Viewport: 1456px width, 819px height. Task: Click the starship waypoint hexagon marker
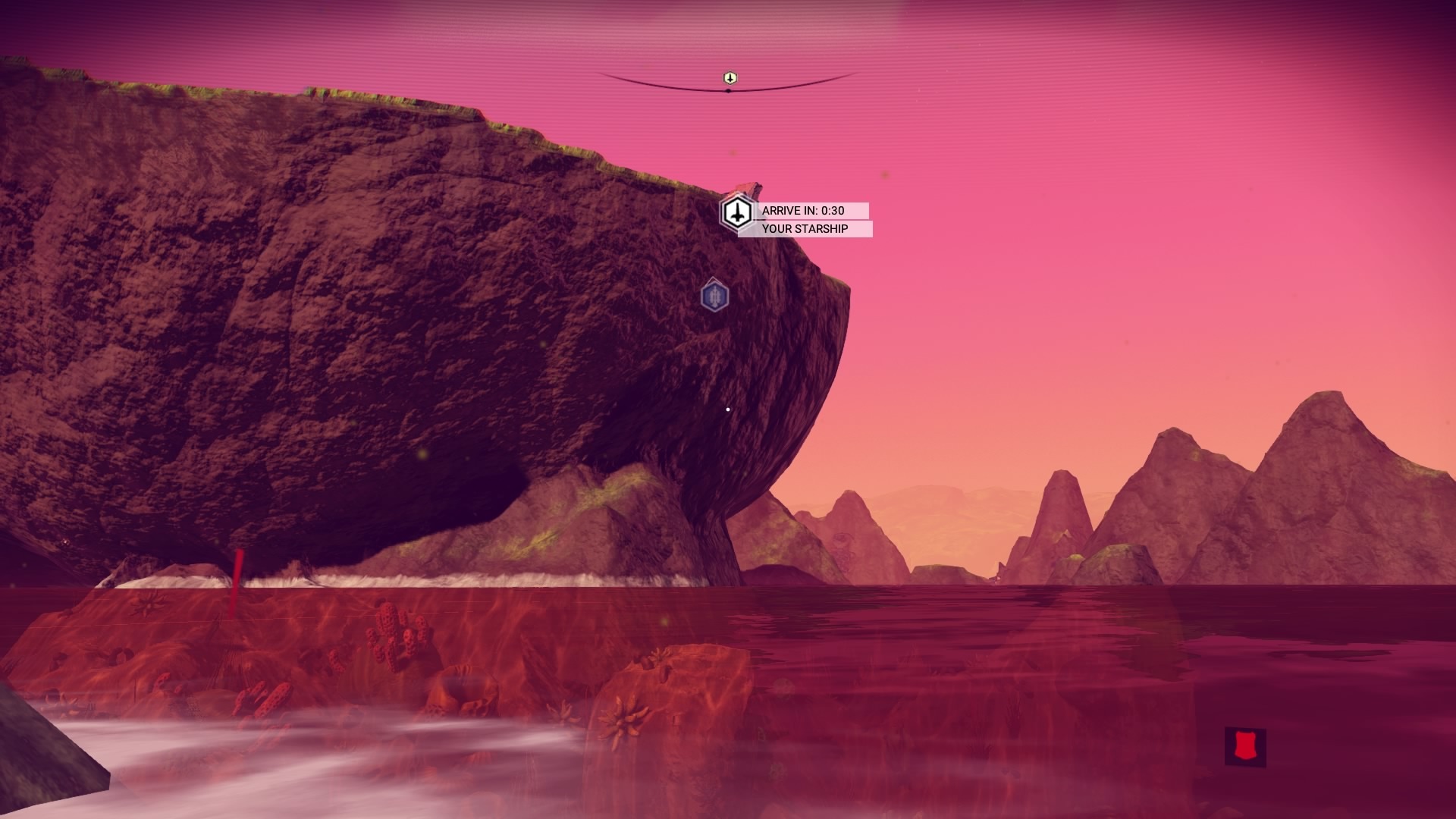pyautogui.click(x=736, y=213)
